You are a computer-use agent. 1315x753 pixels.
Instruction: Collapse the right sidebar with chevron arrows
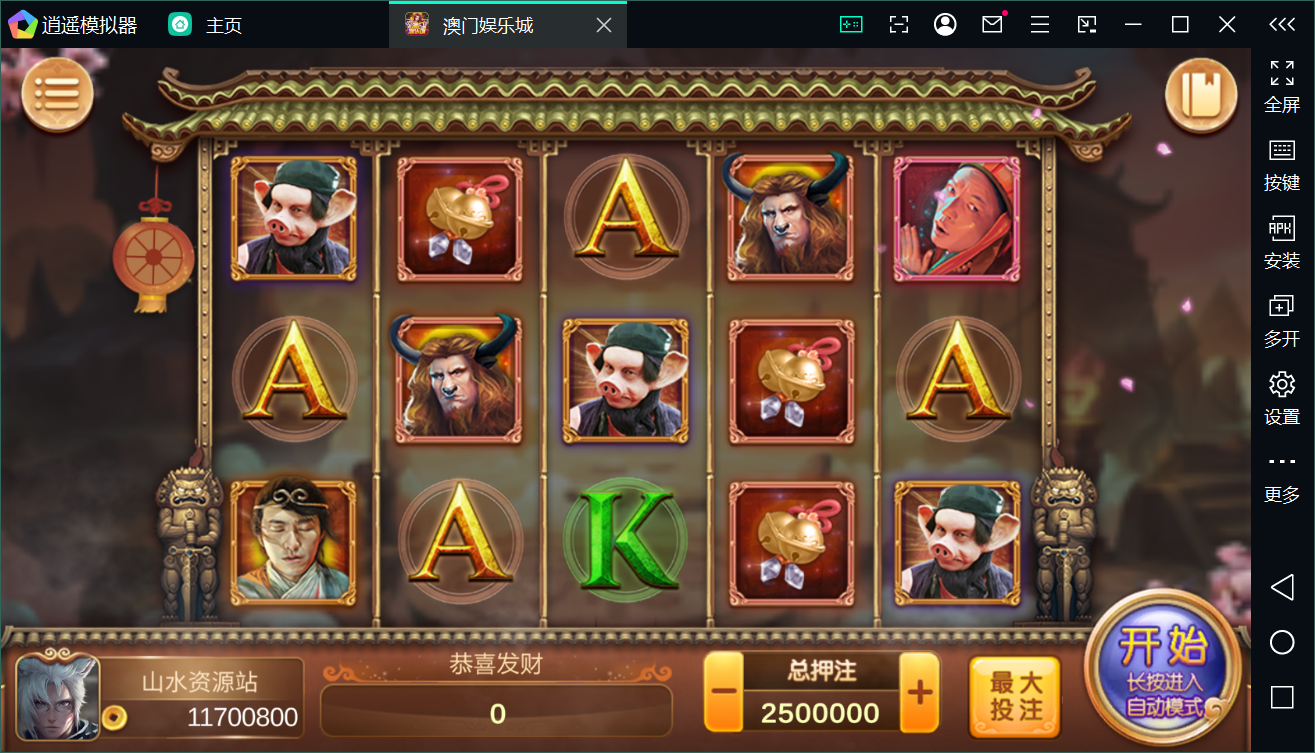click(x=1283, y=24)
